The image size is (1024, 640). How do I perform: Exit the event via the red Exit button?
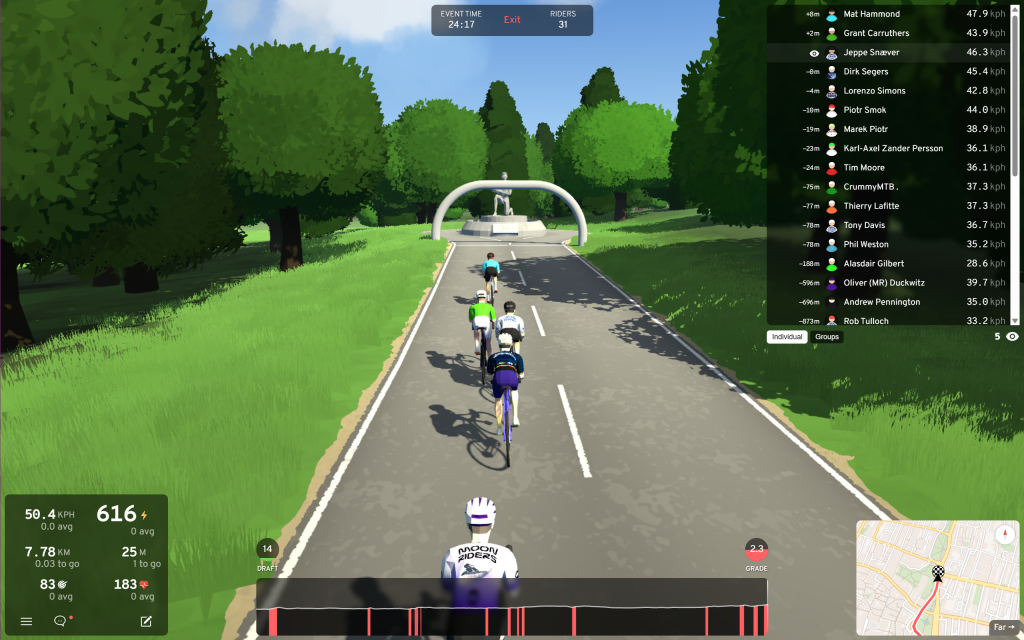tap(512, 20)
